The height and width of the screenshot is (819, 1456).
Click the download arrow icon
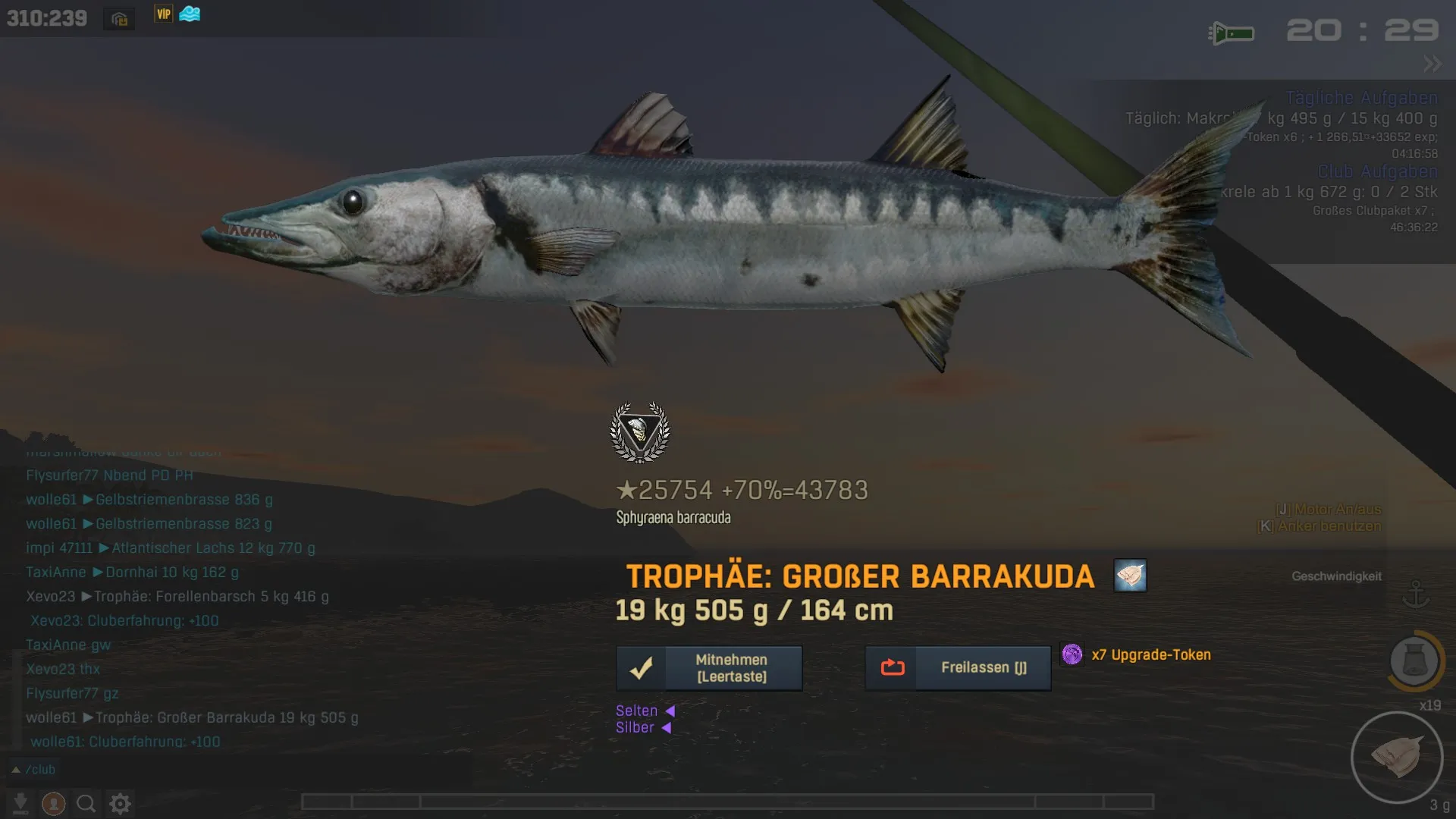[20, 803]
